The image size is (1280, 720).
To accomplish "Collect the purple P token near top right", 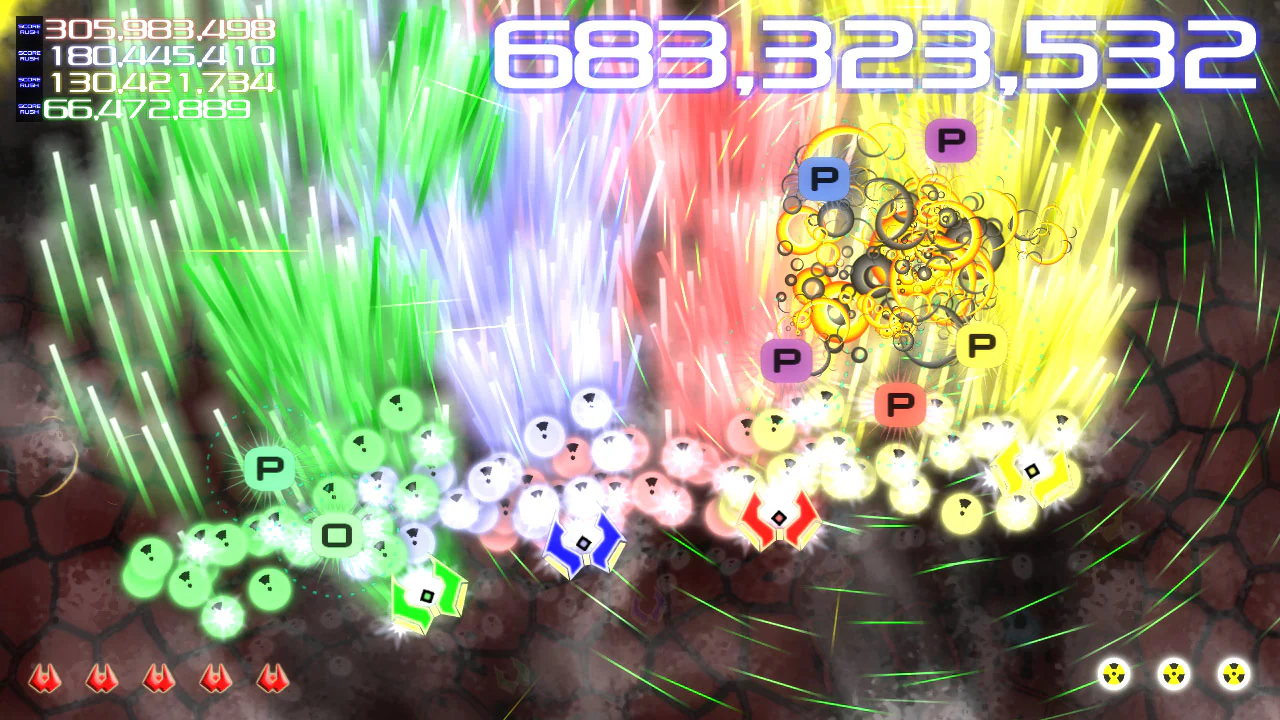I will tap(951, 140).
